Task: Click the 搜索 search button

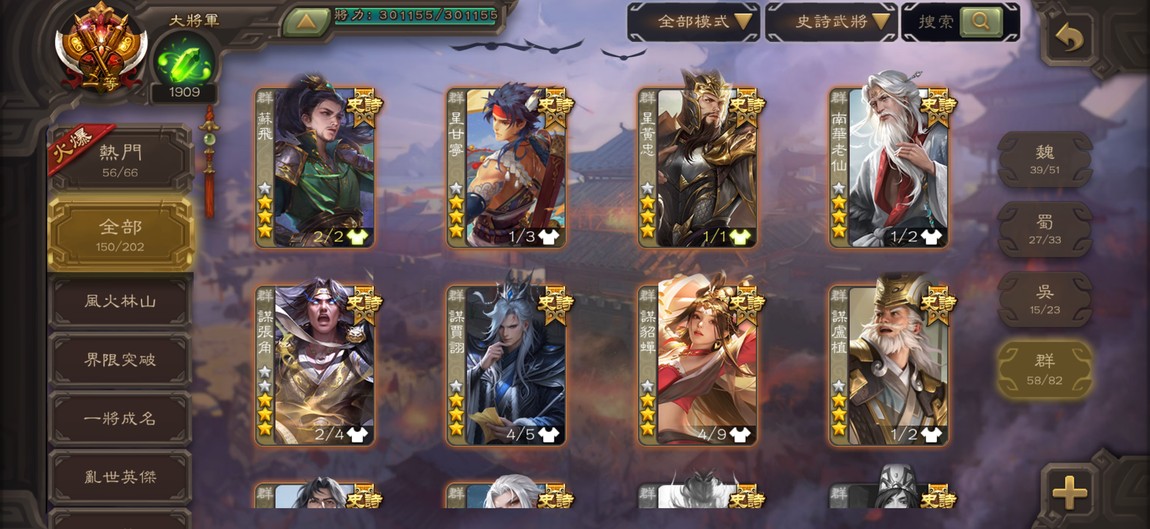Action: pyautogui.click(x=960, y=21)
